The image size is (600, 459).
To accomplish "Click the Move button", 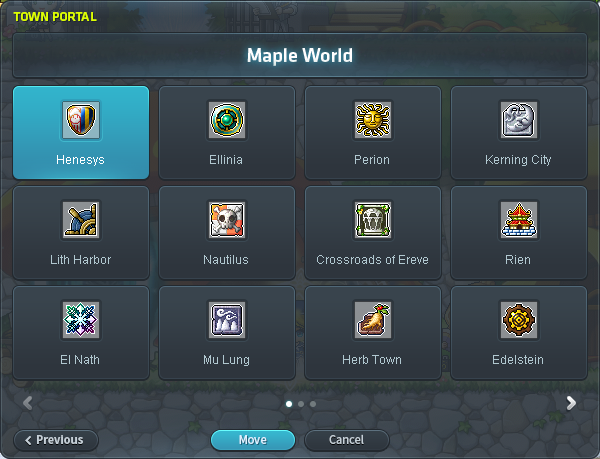I will 253,440.
